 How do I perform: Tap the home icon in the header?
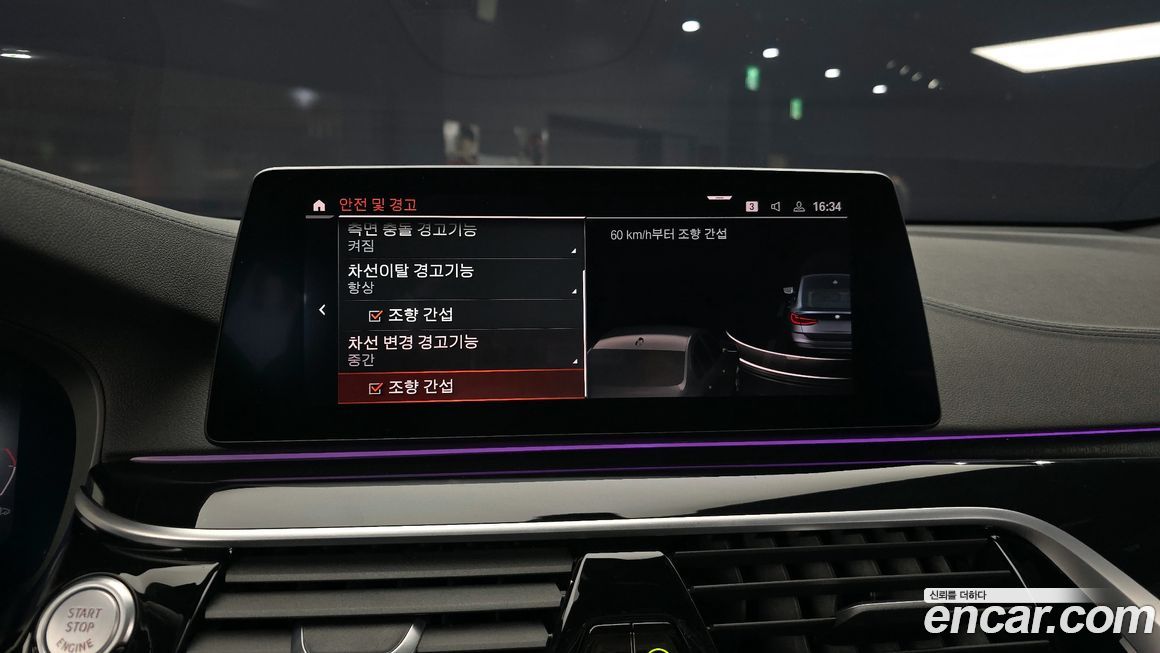(319, 206)
